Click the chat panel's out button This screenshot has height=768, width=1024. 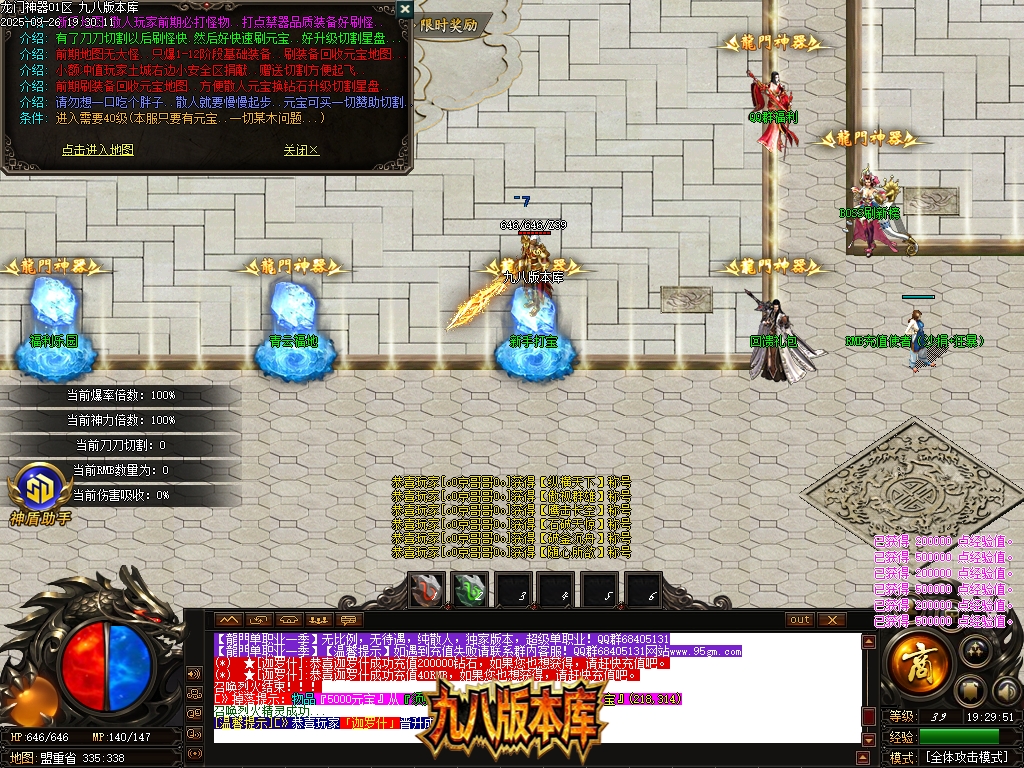click(x=799, y=620)
